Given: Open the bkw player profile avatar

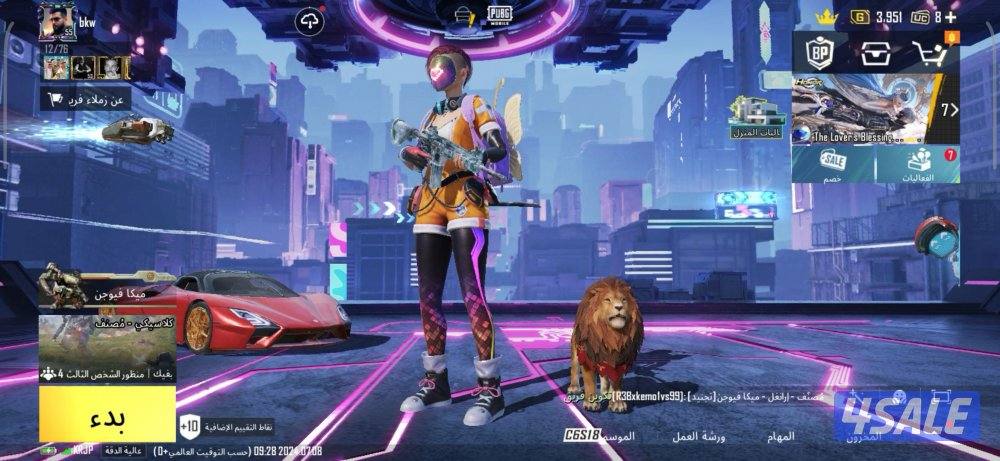Looking at the screenshot, I should [x=55, y=22].
